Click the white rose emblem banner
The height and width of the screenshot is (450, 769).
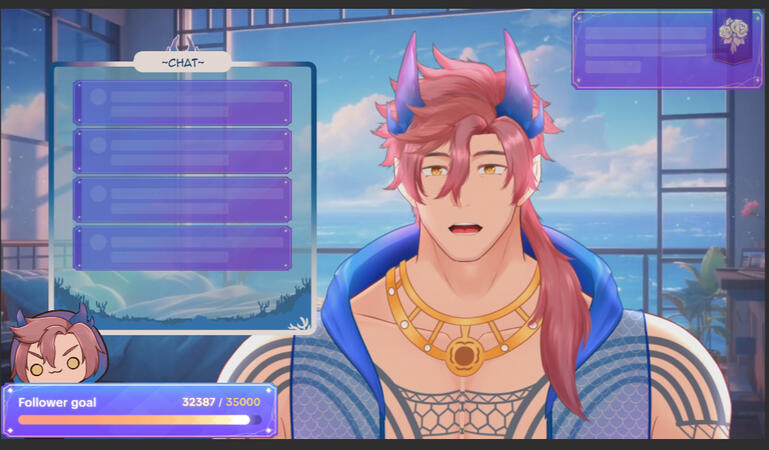735,34
